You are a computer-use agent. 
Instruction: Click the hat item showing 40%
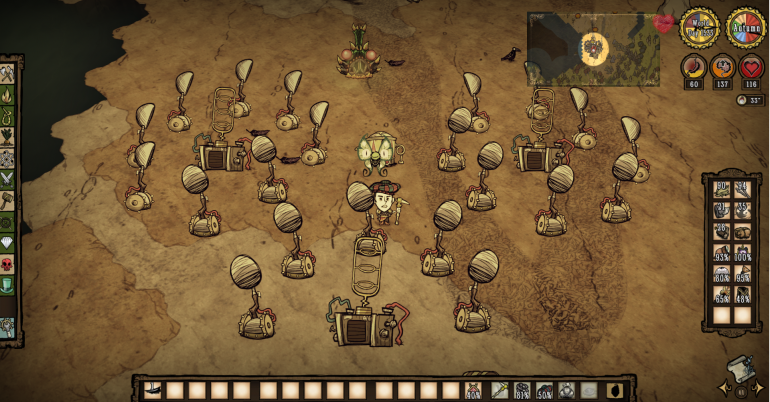tap(473, 390)
